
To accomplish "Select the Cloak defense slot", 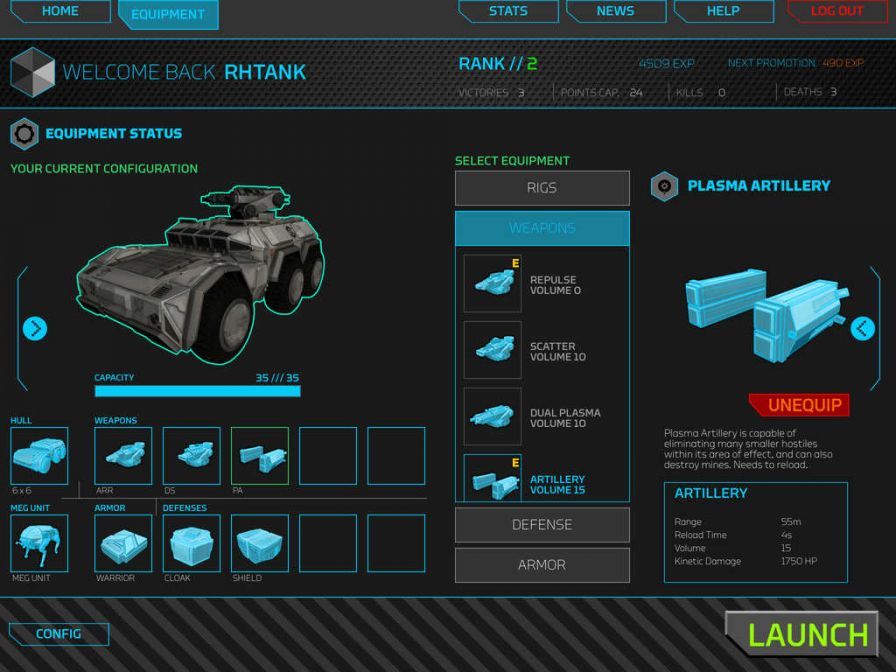I will pos(191,543).
